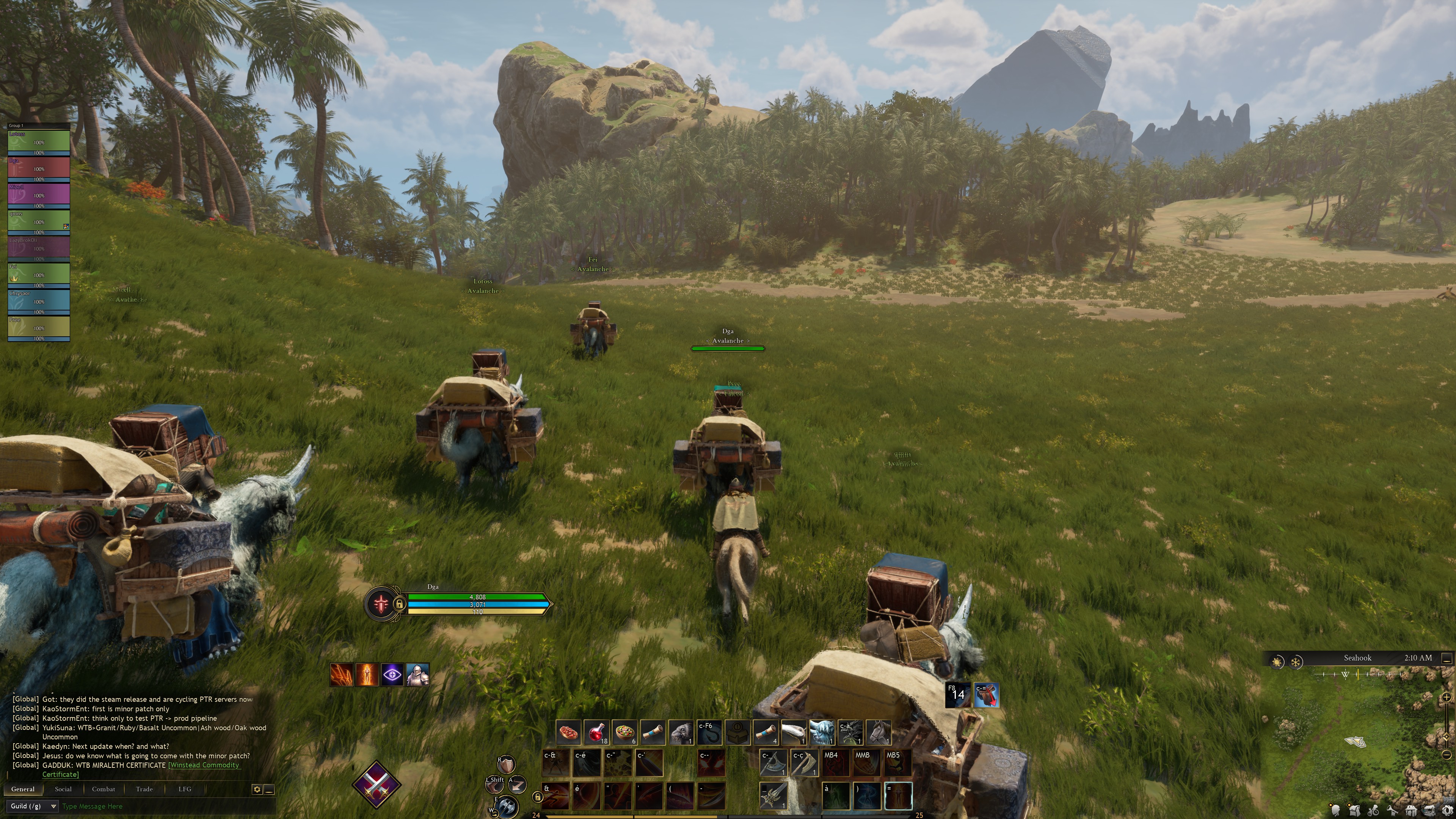Image resolution: width=1456 pixels, height=819 pixels.
Task: Select the LFG chat tab
Action: 185,789
